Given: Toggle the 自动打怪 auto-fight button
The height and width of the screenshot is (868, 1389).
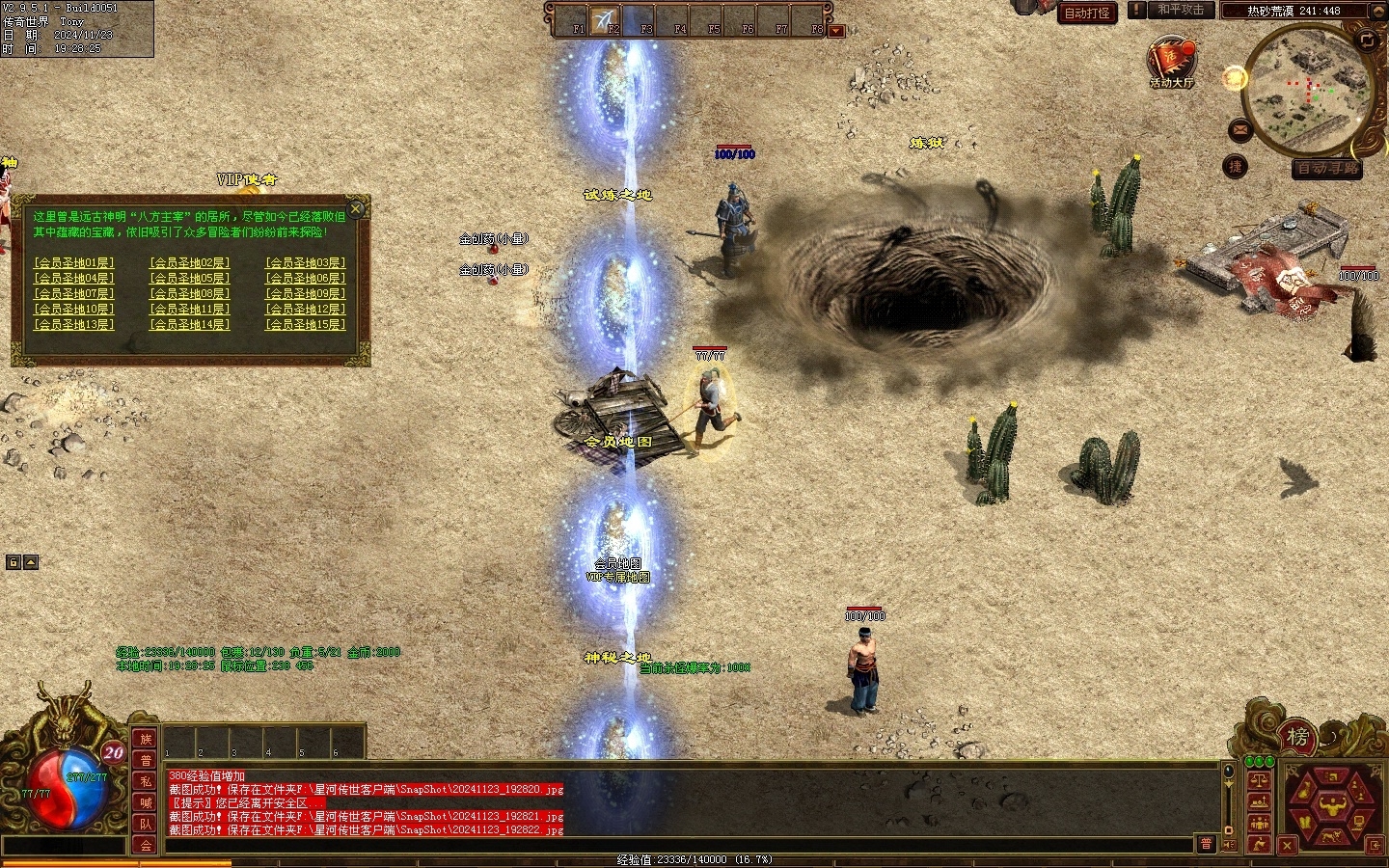Looking at the screenshot, I should coord(1087,13).
